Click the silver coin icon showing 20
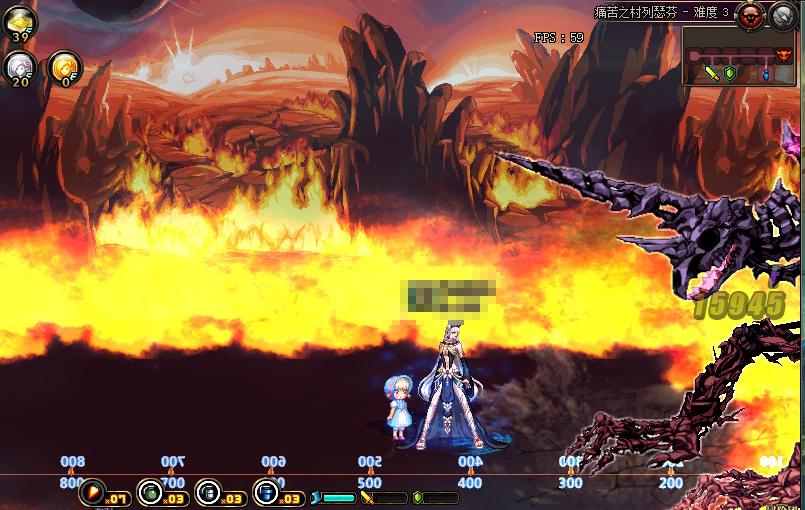Image resolution: width=805 pixels, height=510 pixels. click(x=19, y=66)
